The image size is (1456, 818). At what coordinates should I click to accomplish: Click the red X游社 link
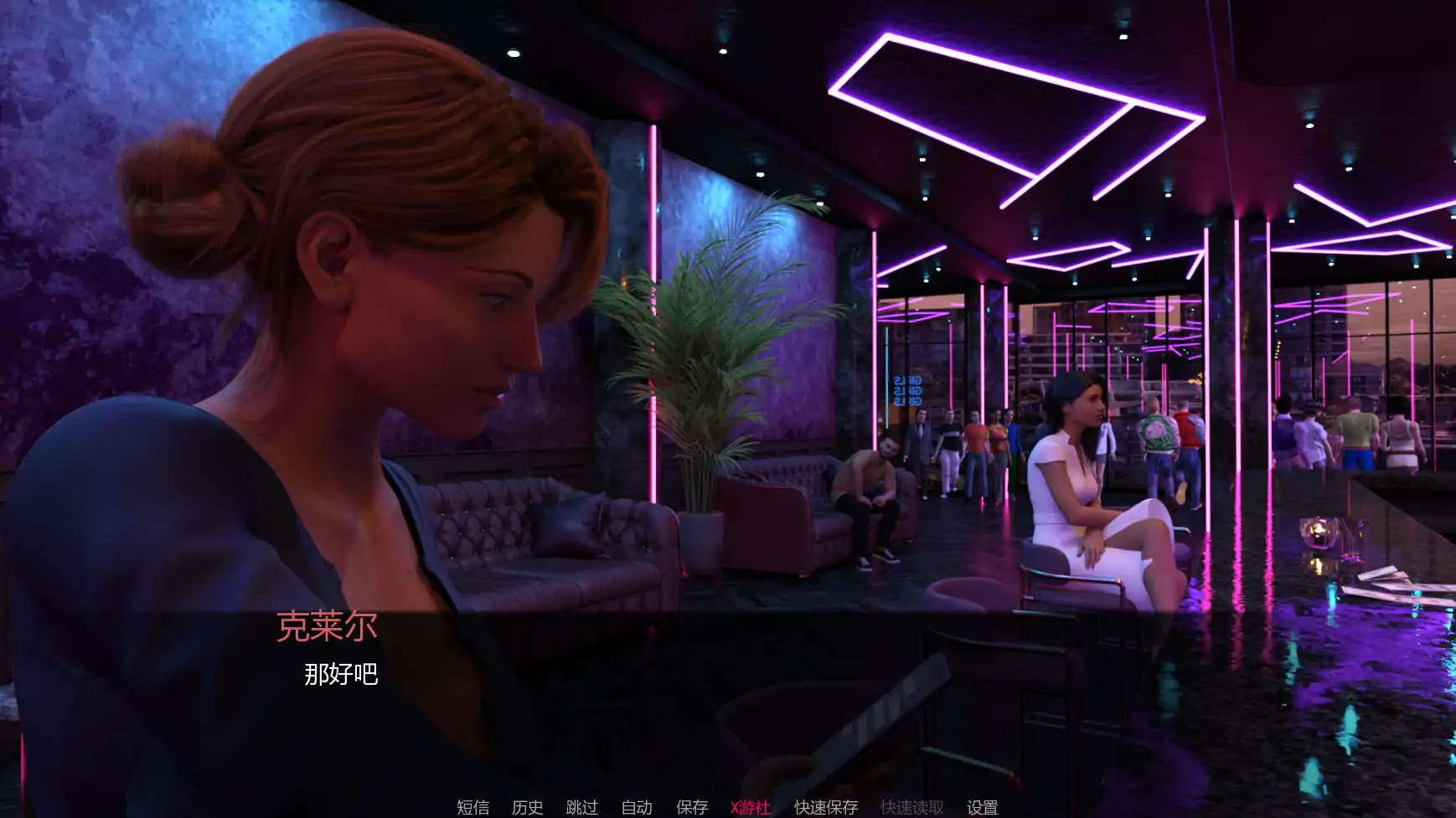[x=750, y=807]
